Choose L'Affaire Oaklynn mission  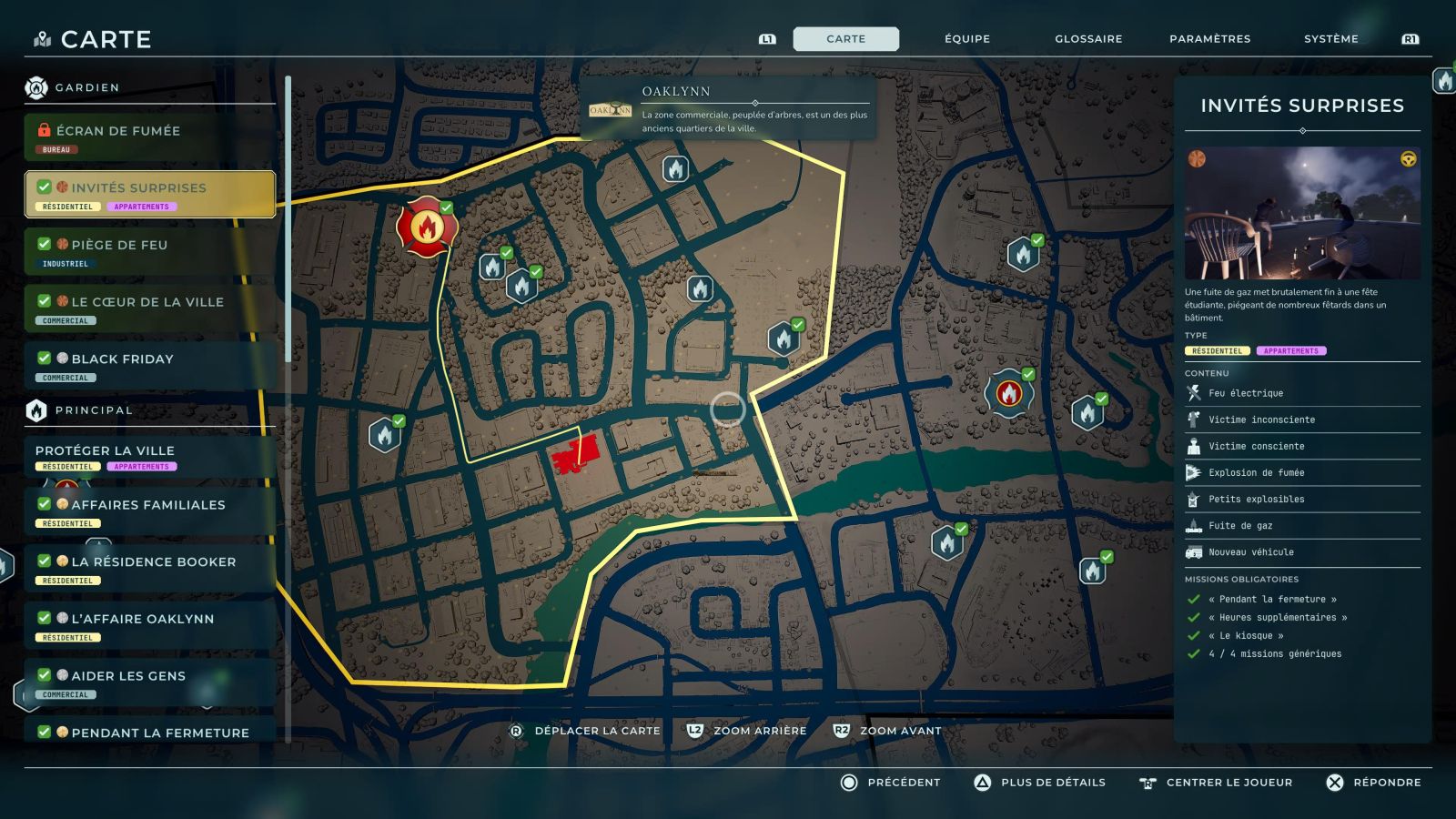[149, 625]
